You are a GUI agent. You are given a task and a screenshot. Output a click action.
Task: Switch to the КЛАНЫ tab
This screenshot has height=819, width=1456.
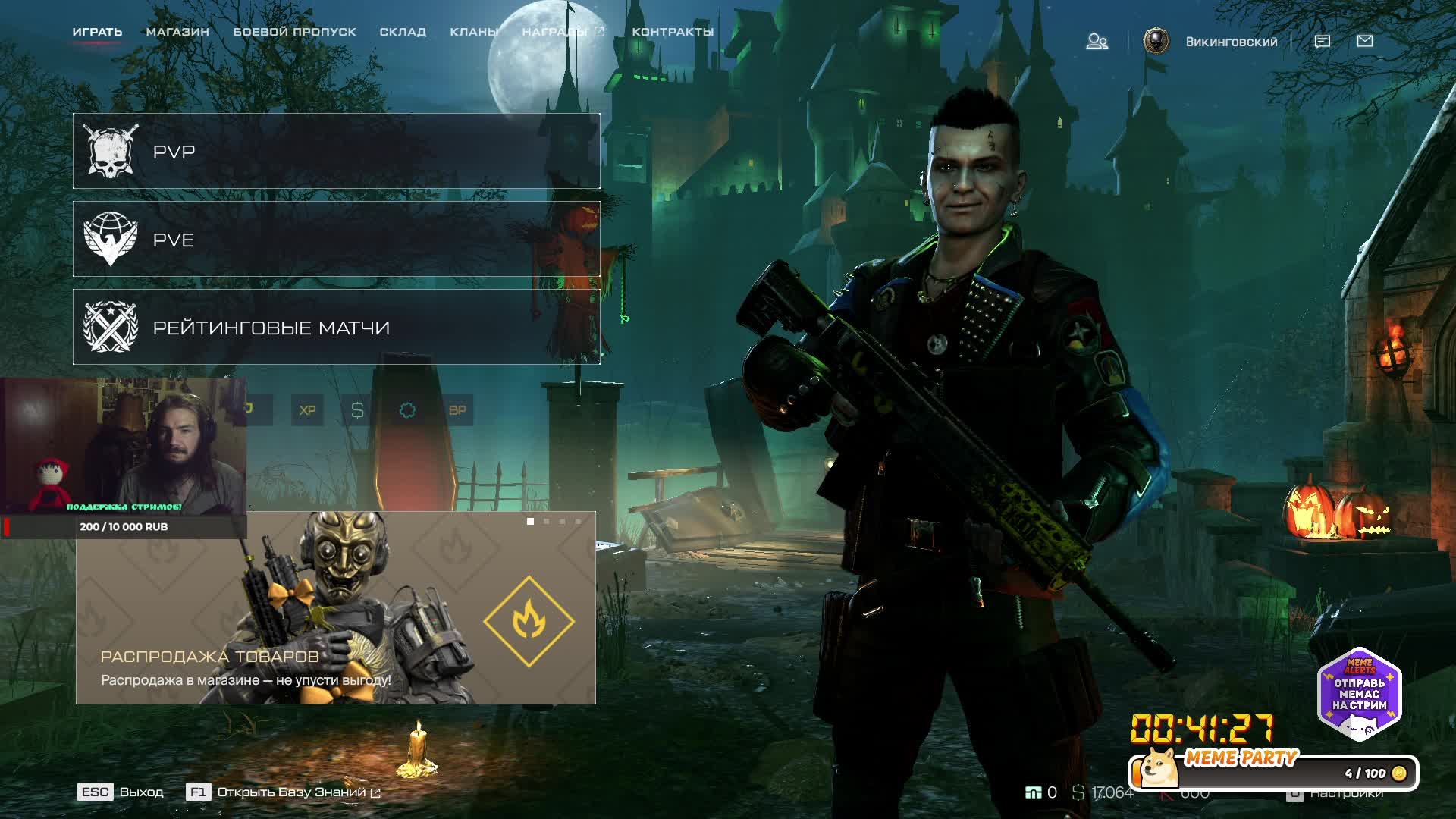coord(474,32)
